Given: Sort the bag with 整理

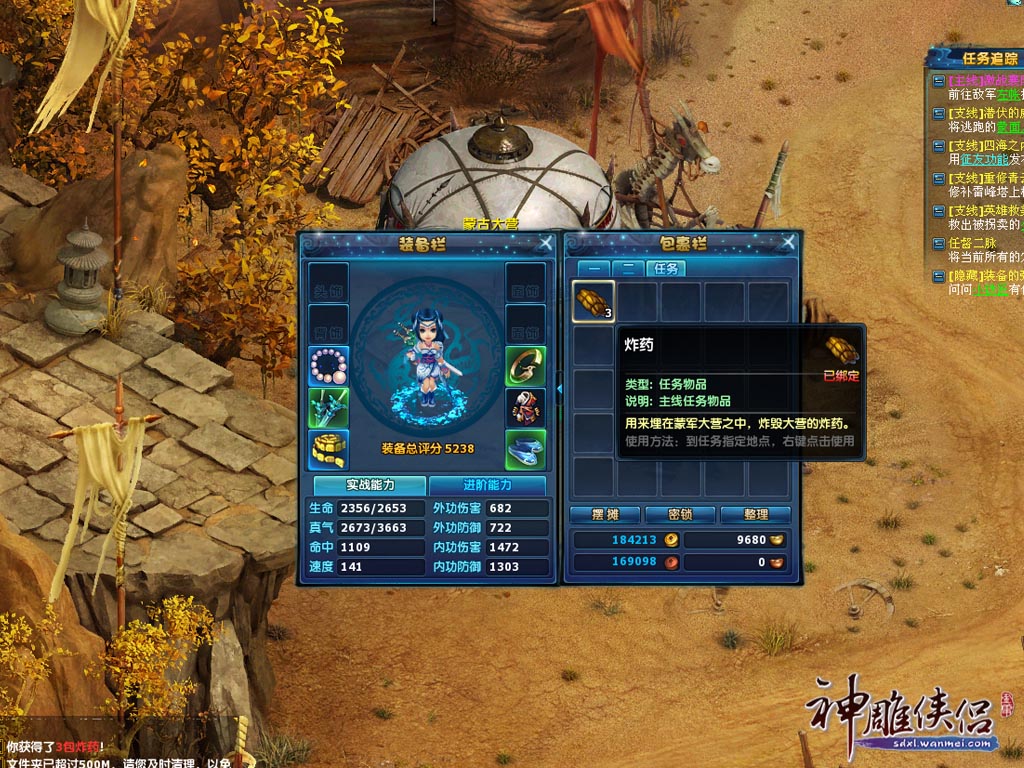Looking at the screenshot, I should [756, 515].
